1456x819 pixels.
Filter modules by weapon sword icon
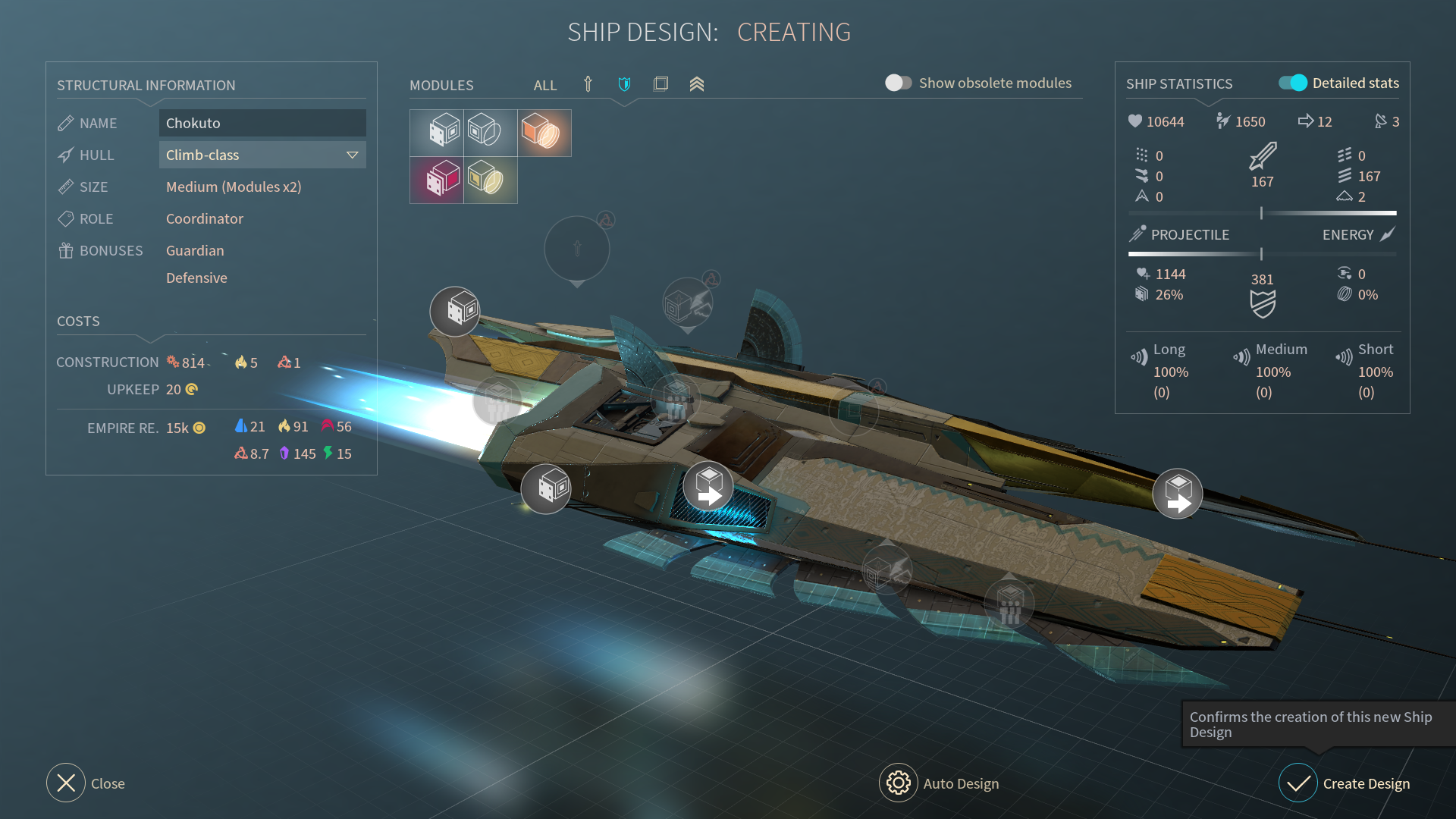[x=588, y=84]
